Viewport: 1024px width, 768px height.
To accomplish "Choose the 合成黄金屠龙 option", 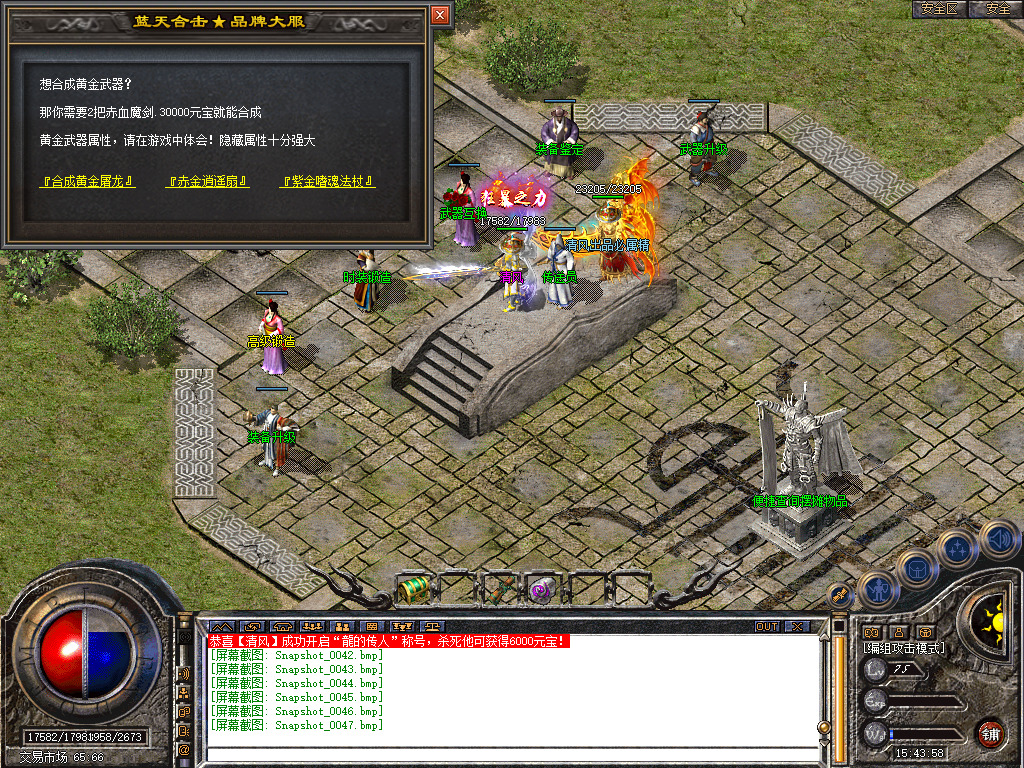I will [x=87, y=182].
